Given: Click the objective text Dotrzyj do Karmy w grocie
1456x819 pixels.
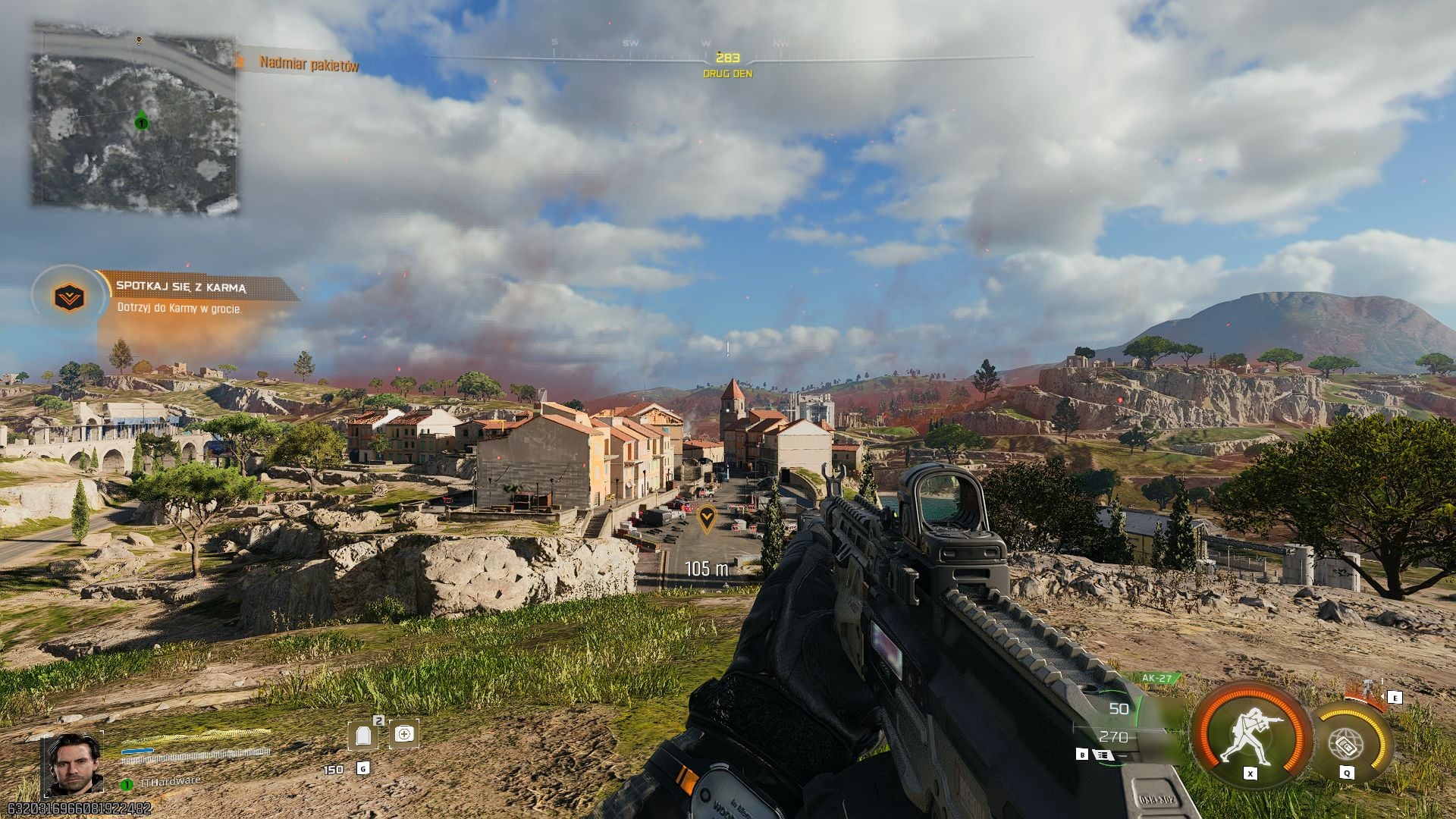Looking at the screenshot, I should pos(180,309).
